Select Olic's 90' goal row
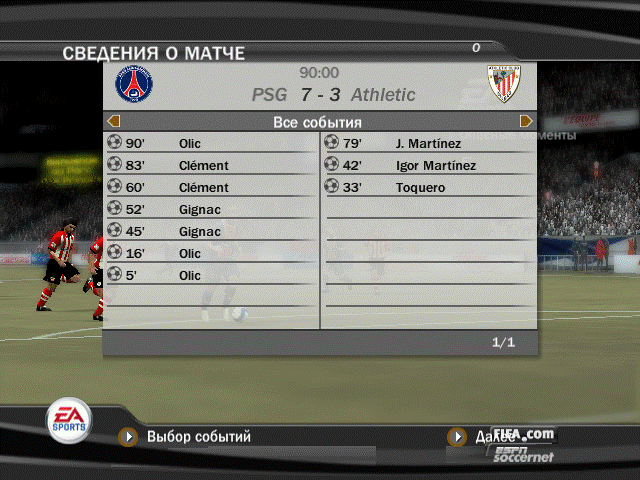The width and height of the screenshot is (640, 480). tap(210, 143)
